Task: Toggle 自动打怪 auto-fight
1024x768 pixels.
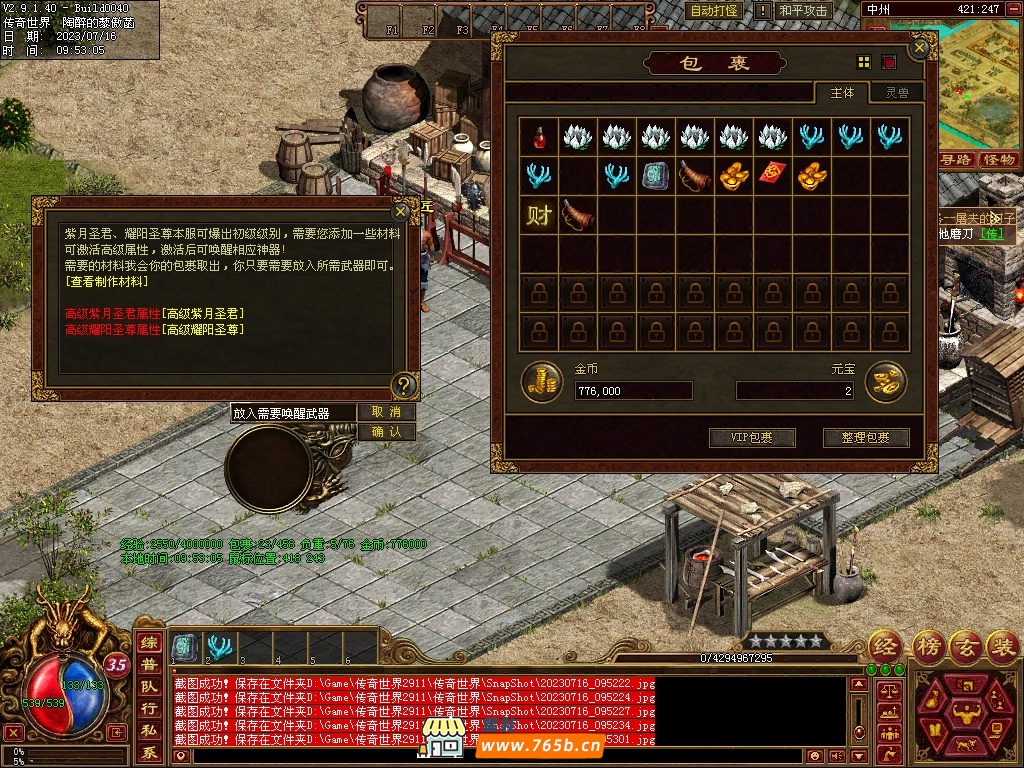Action: pyautogui.click(x=713, y=11)
